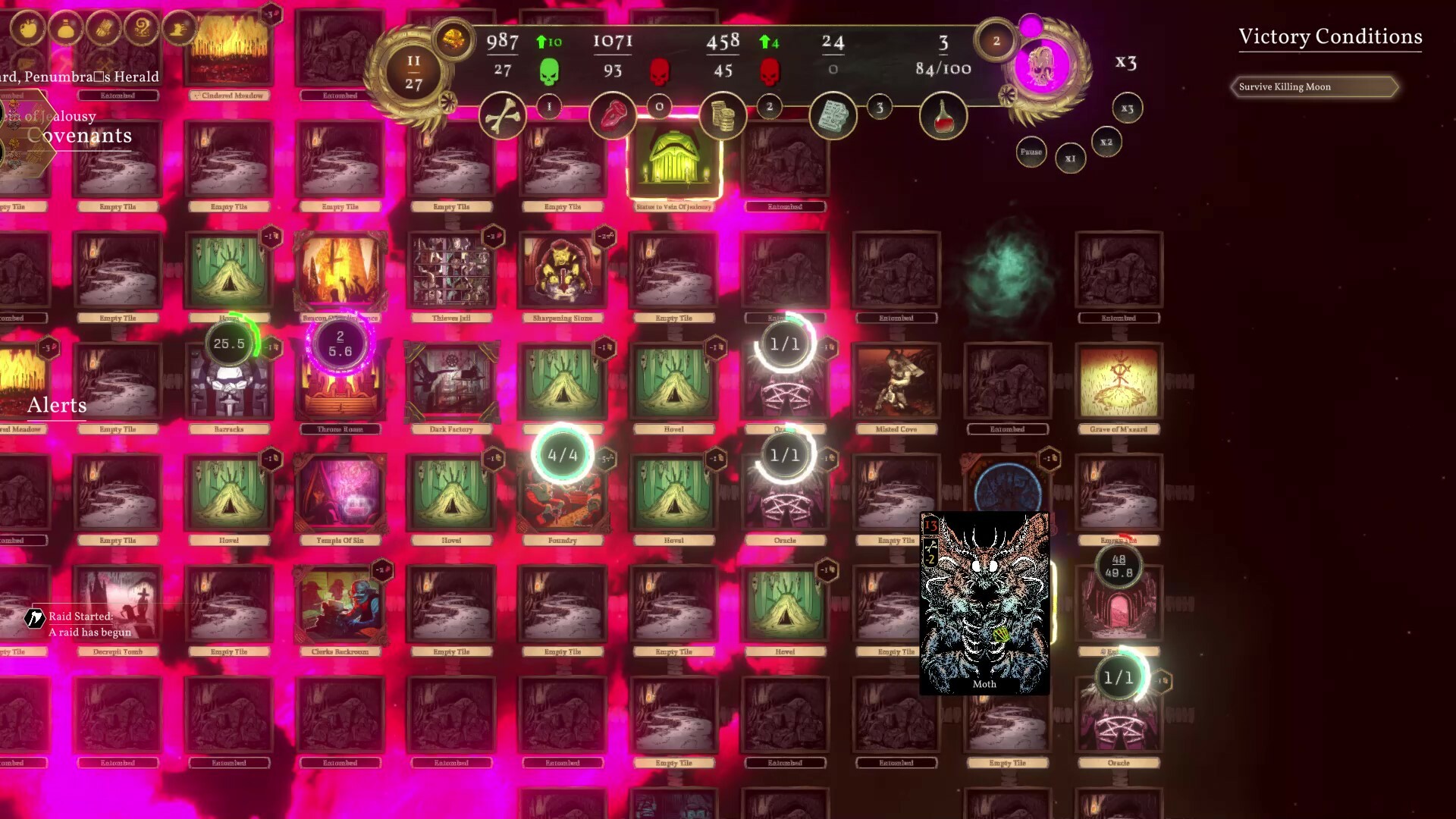Enable x1 game speed
This screenshot has height=819, width=1456.
pos(1070,158)
